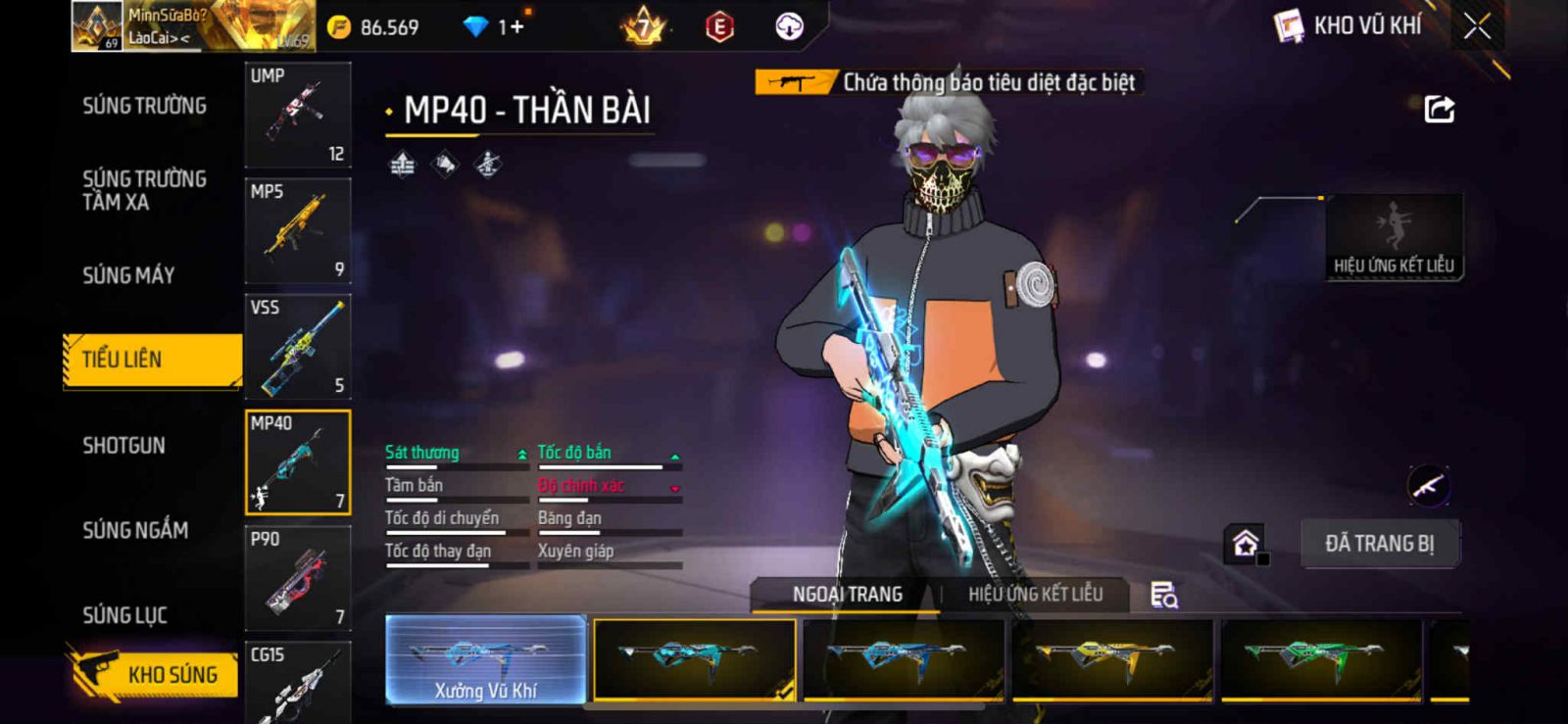Tap the share icon
The image size is (1568, 724).
1439,109
